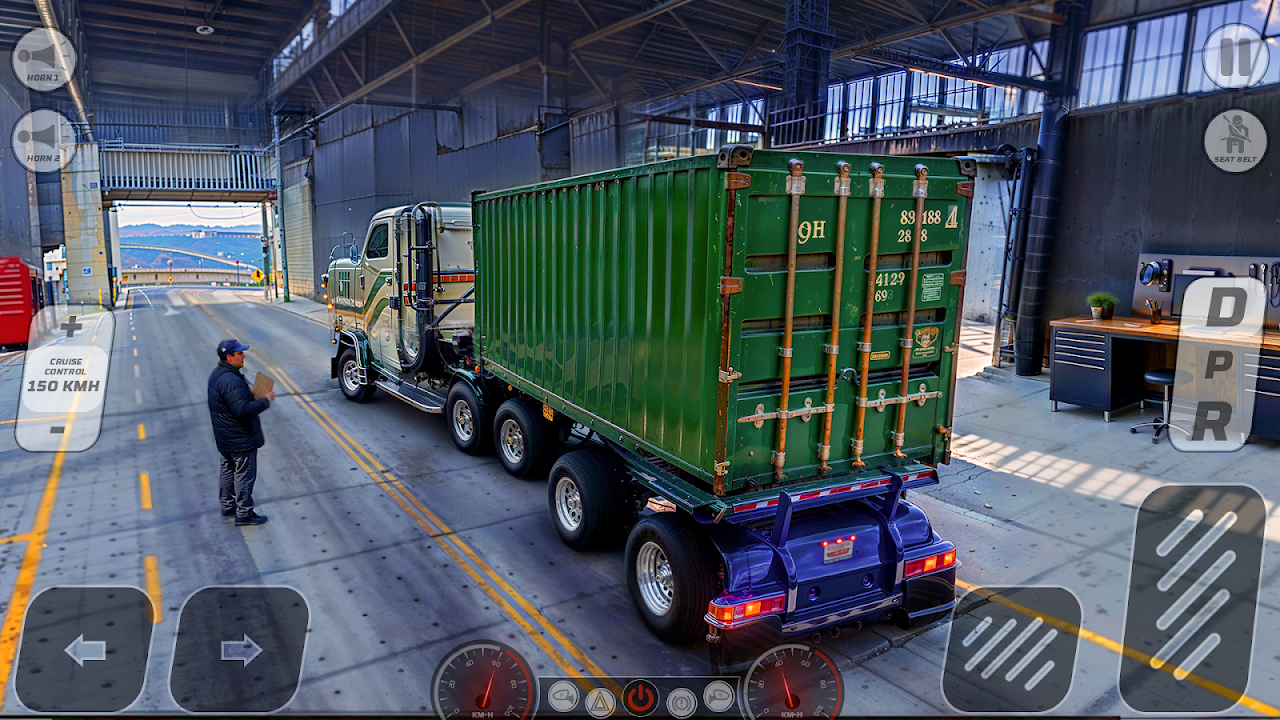
Task: Tap the tall accelerator pedal
Action: 1192,597
